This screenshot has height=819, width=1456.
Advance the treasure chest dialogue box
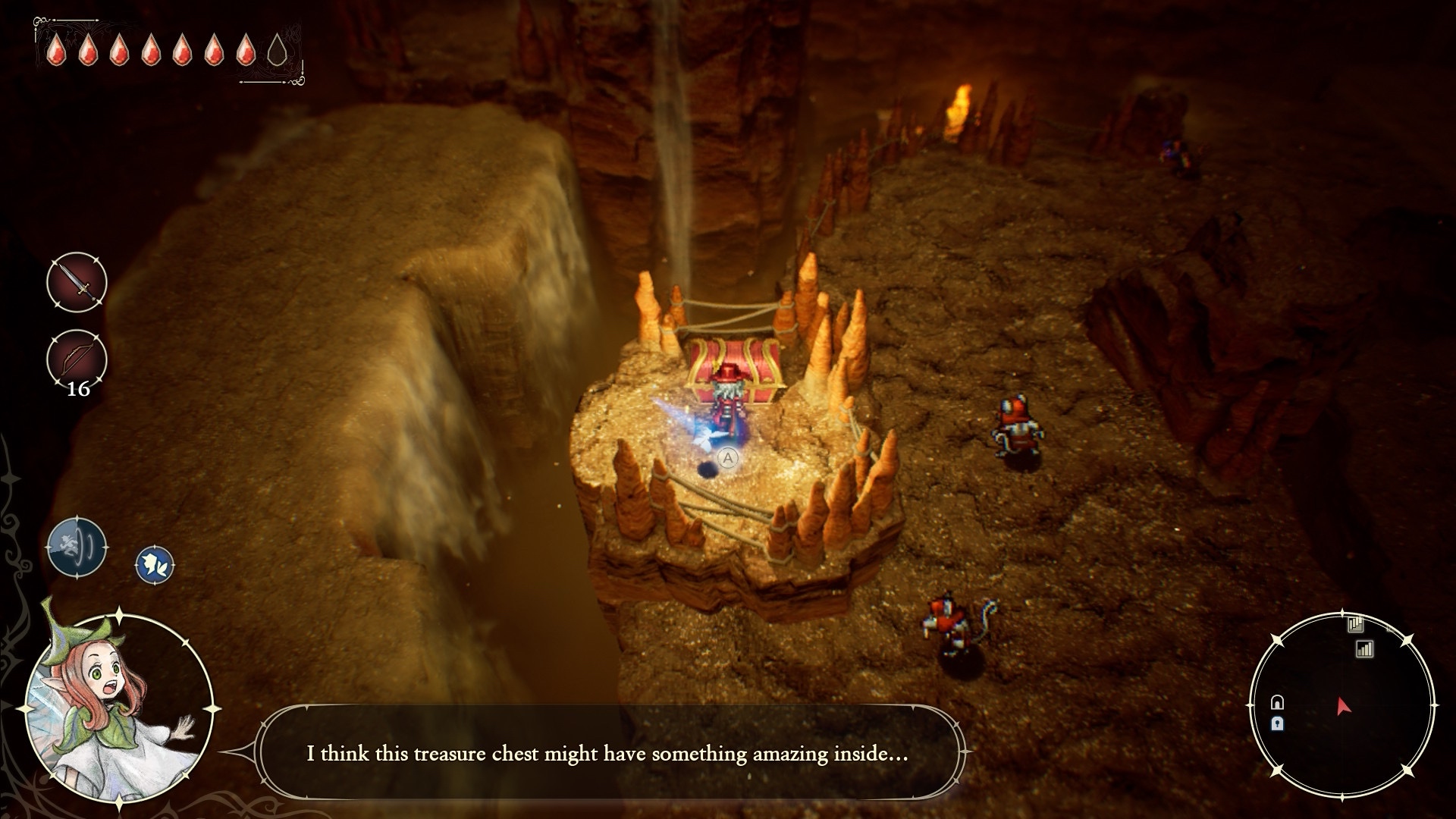tap(607, 753)
